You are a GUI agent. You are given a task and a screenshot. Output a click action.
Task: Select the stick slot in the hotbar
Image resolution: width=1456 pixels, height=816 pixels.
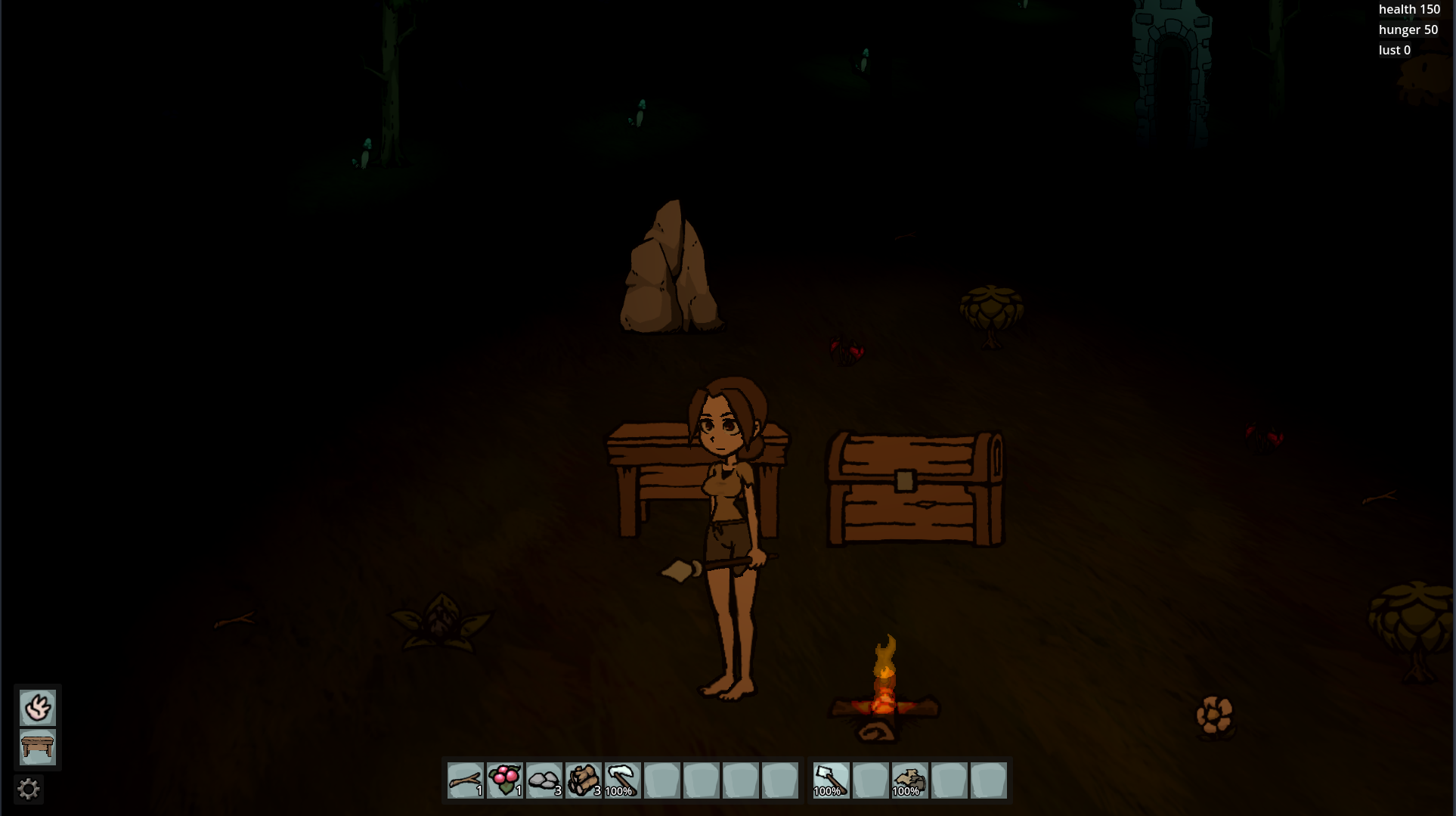coord(465,780)
